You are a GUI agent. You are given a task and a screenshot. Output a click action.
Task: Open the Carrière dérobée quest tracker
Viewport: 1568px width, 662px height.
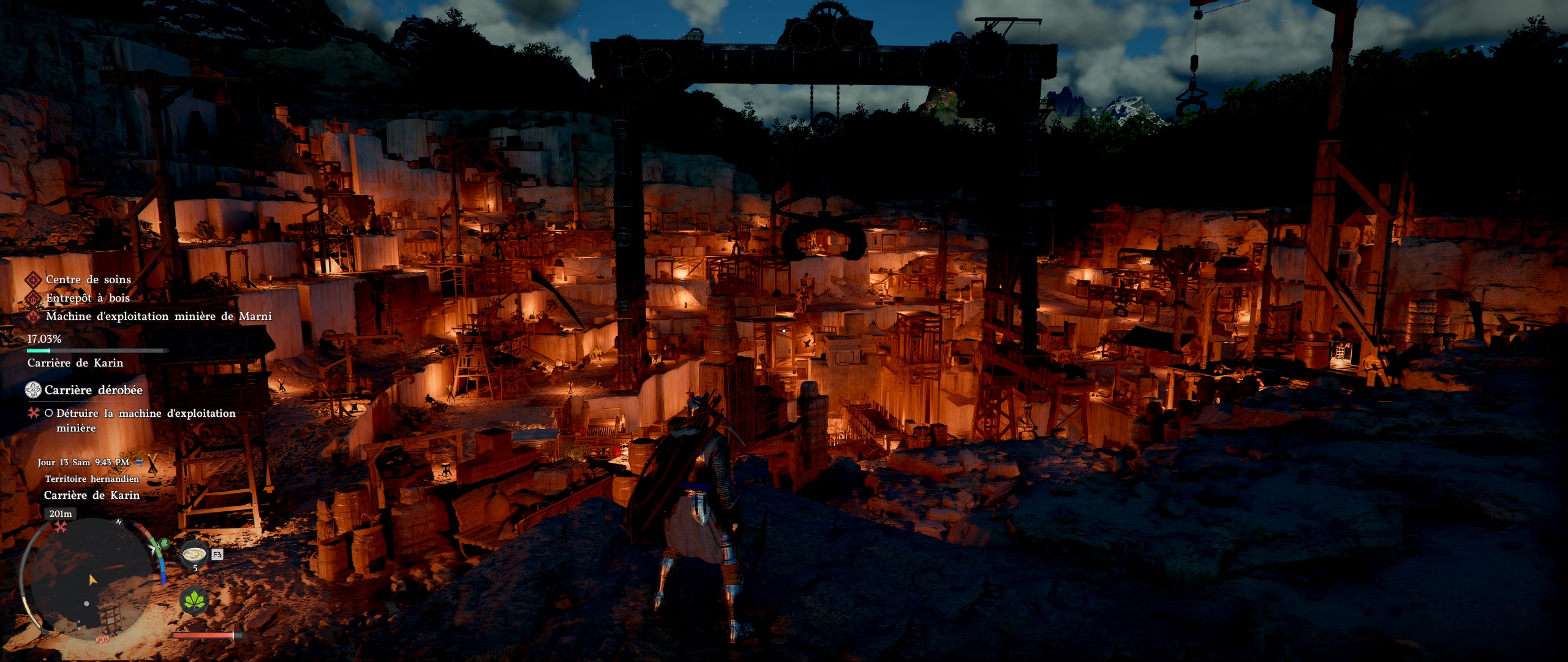click(93, 390)
